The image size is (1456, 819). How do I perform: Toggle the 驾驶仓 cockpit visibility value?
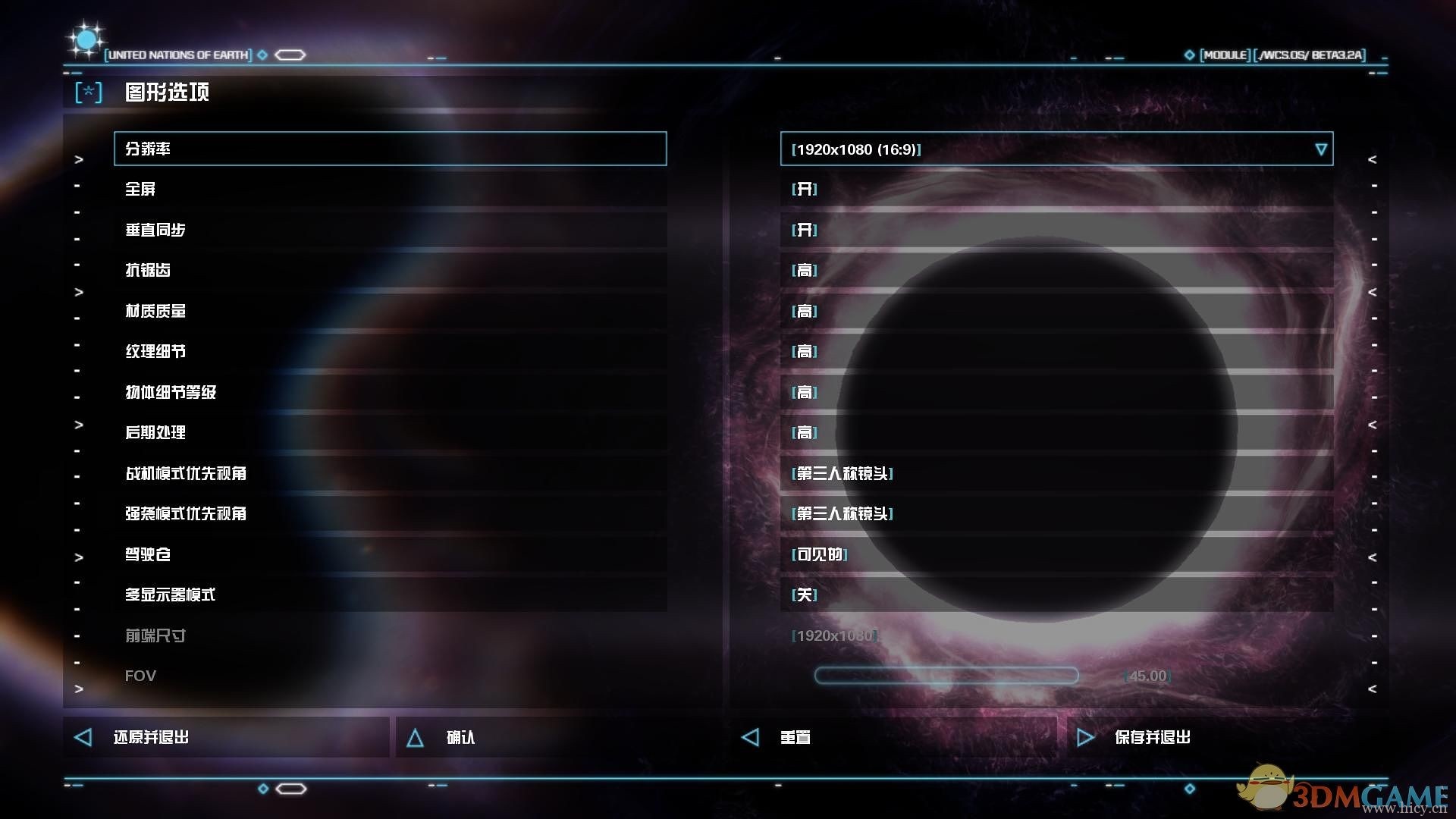tap(1056, 554)
